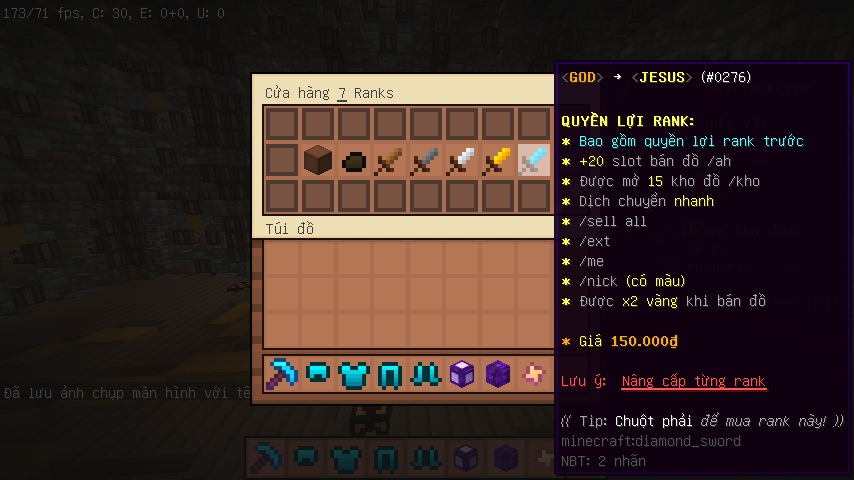Select the golden sword rank

(498, 160)
